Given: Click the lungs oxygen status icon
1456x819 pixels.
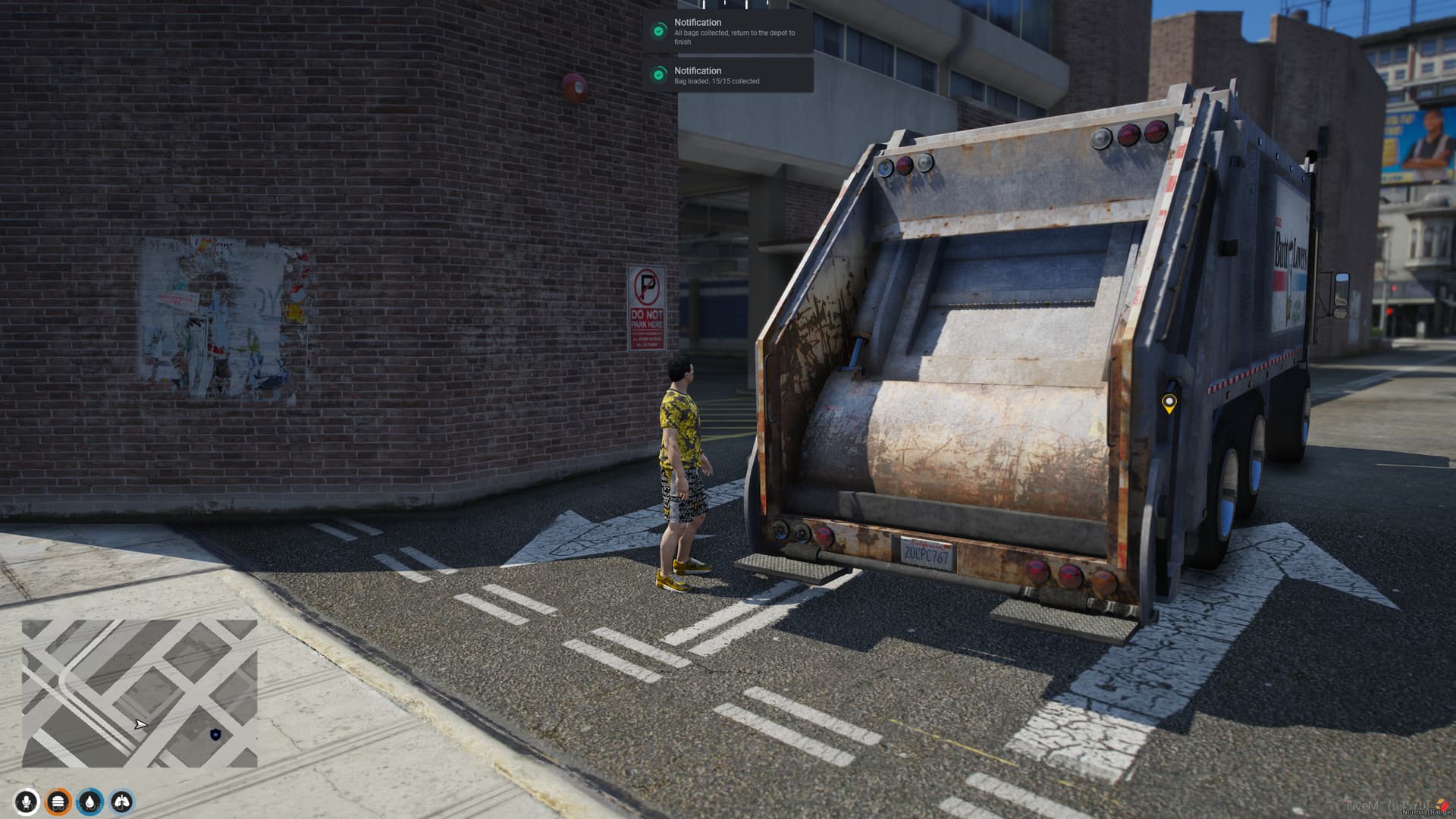Looking at the screenshot, I should (x=122, y=802).
